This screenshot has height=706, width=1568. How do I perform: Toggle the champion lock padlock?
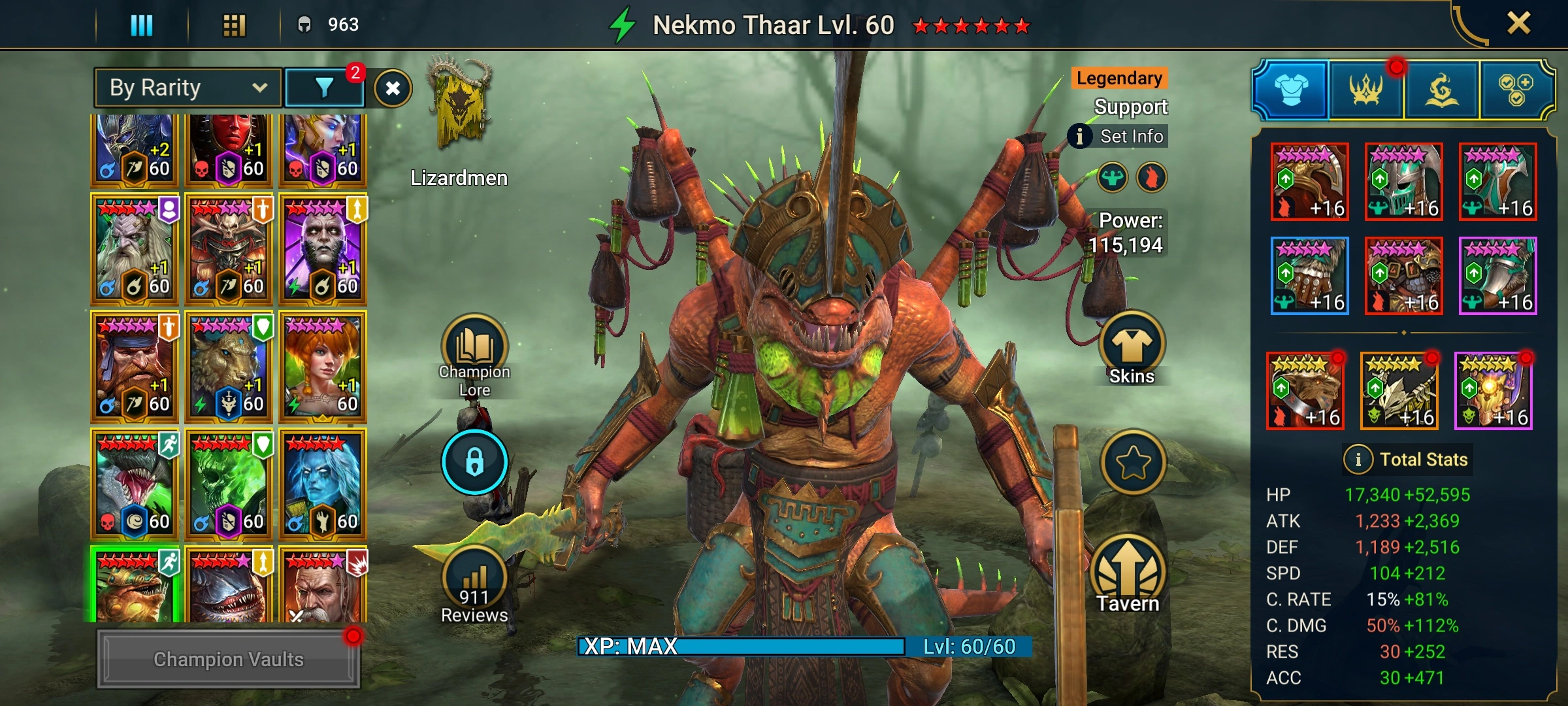pos(474,462)
